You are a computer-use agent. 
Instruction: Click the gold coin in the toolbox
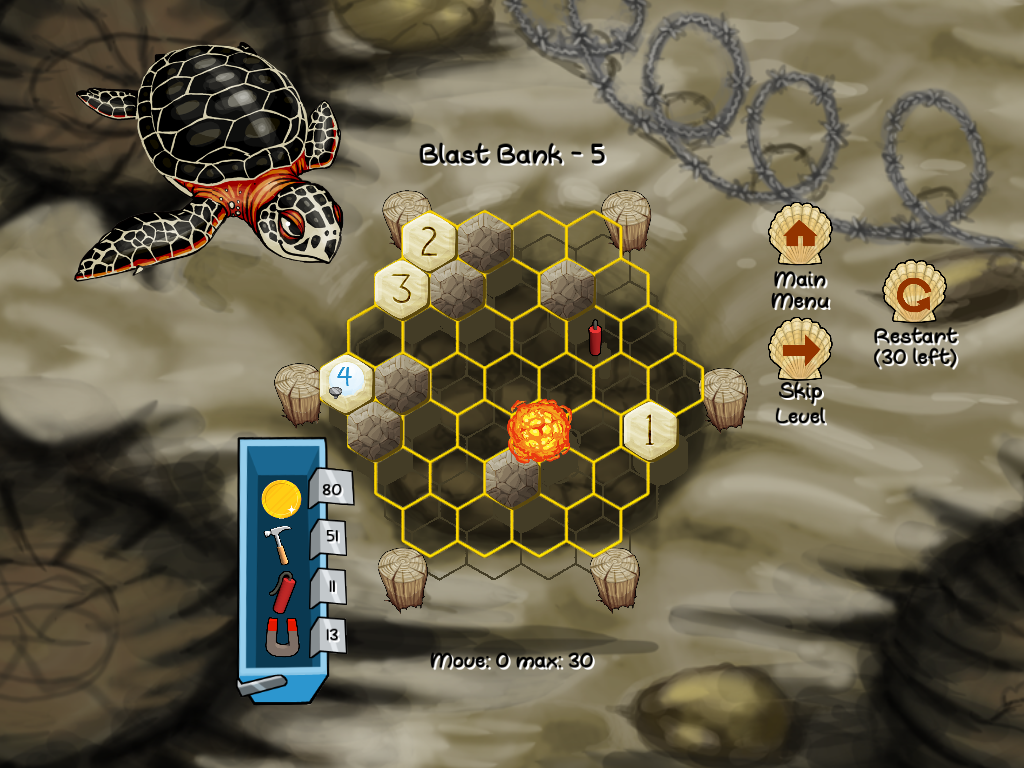pyautogui.click(x=280, y=498)
